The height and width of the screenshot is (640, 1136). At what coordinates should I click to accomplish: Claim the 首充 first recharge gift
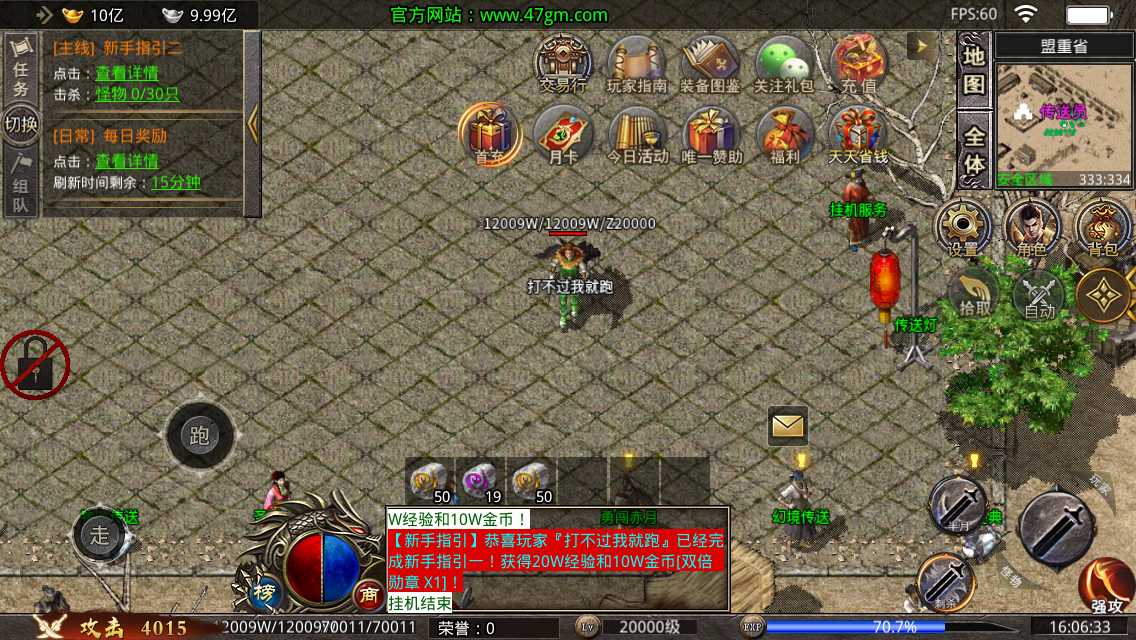pyautogui.click(x=489, y=133)
